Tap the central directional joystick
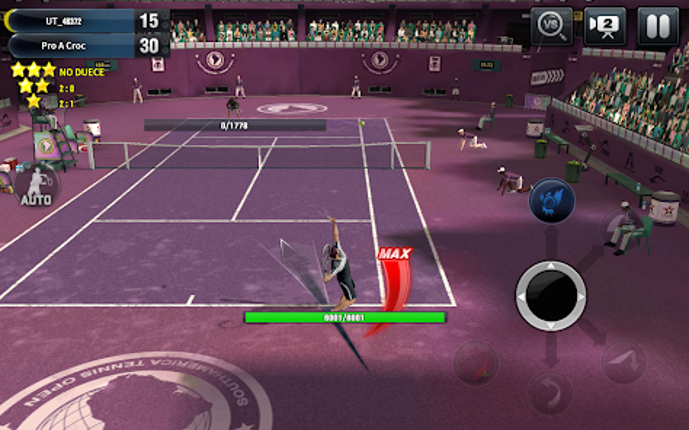The image size is (689, 430). (551, 296)
